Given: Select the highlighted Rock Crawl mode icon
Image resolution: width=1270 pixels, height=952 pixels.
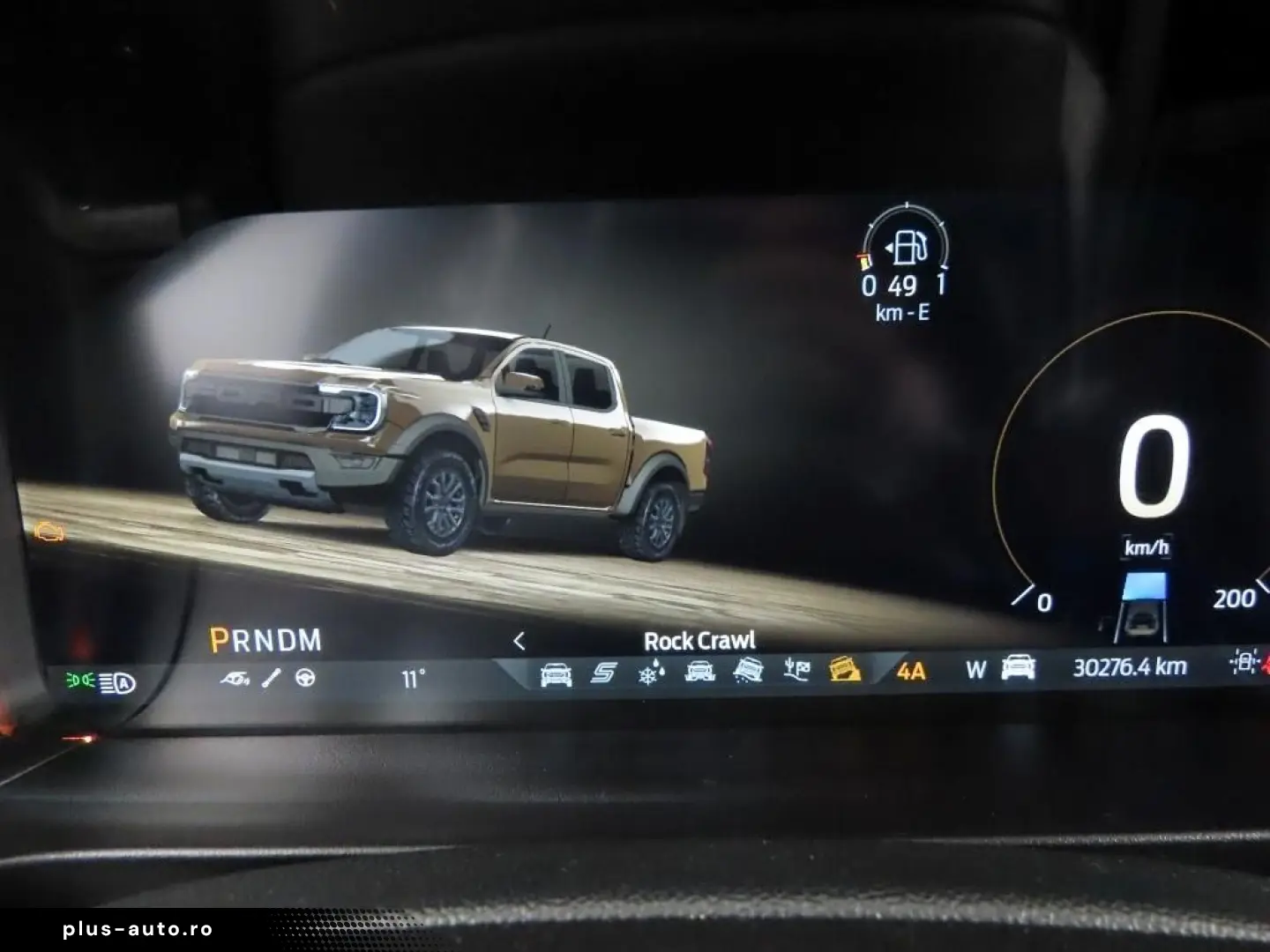Looking at the screenshot, I should click(845, 670).
